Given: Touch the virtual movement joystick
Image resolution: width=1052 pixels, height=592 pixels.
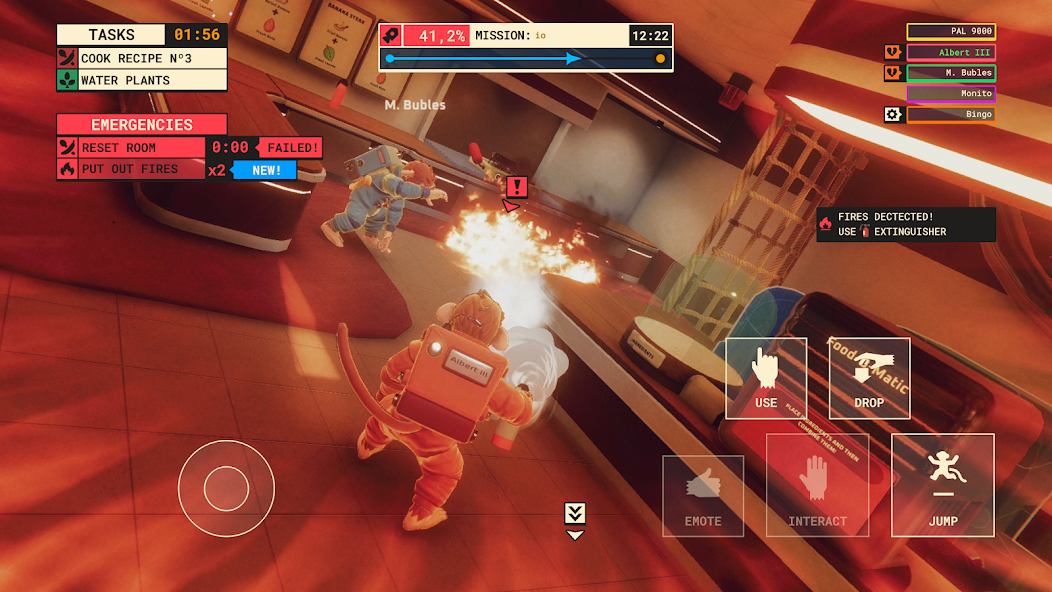Looking at the screenshot, I should (226, 488).
